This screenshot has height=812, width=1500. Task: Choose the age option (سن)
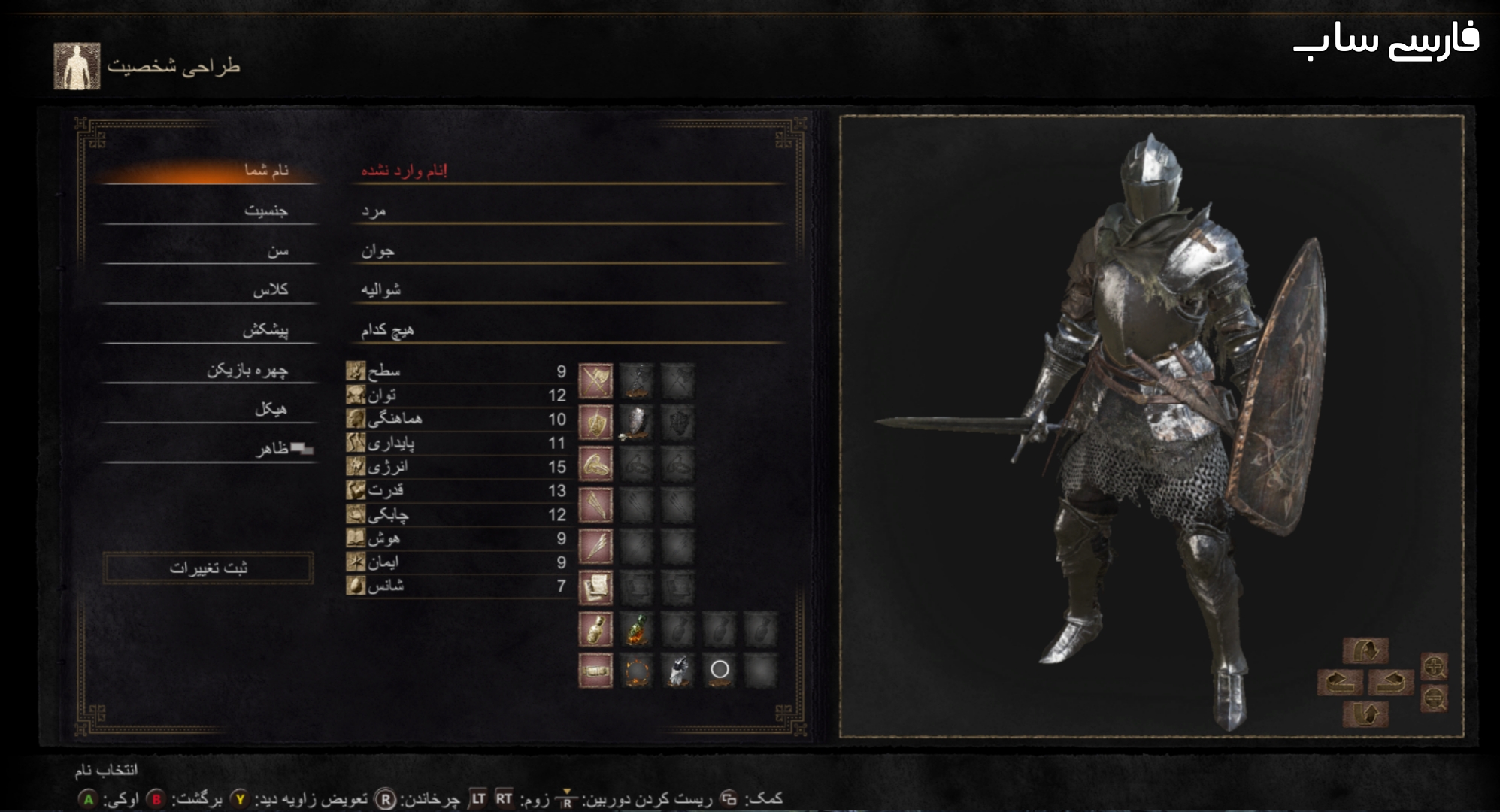(x=277, y=250)
